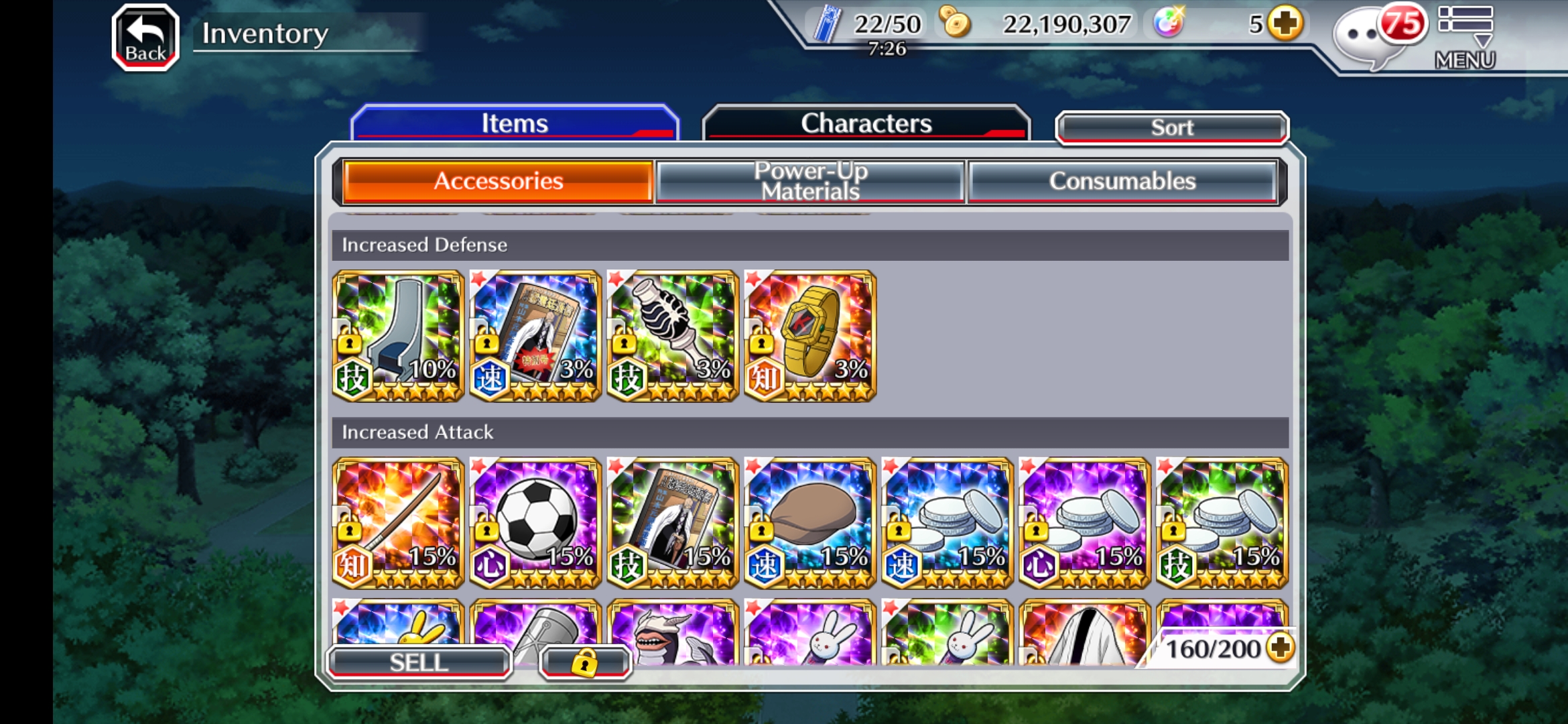Switch to Power-Up Materials
The image size is (1568, 724).
810,181
